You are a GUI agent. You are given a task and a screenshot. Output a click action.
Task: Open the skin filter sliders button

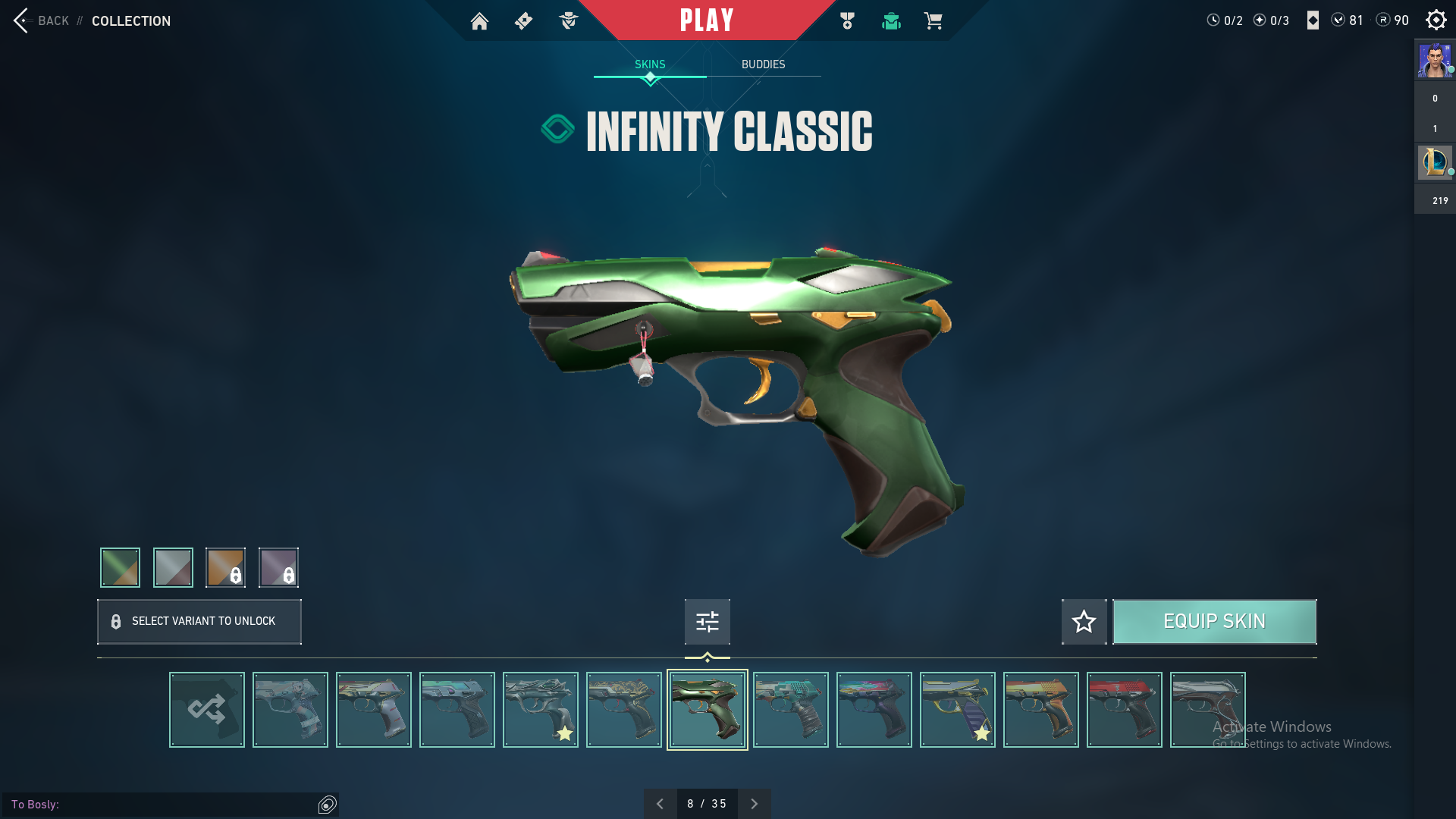[x=707, y=622]
